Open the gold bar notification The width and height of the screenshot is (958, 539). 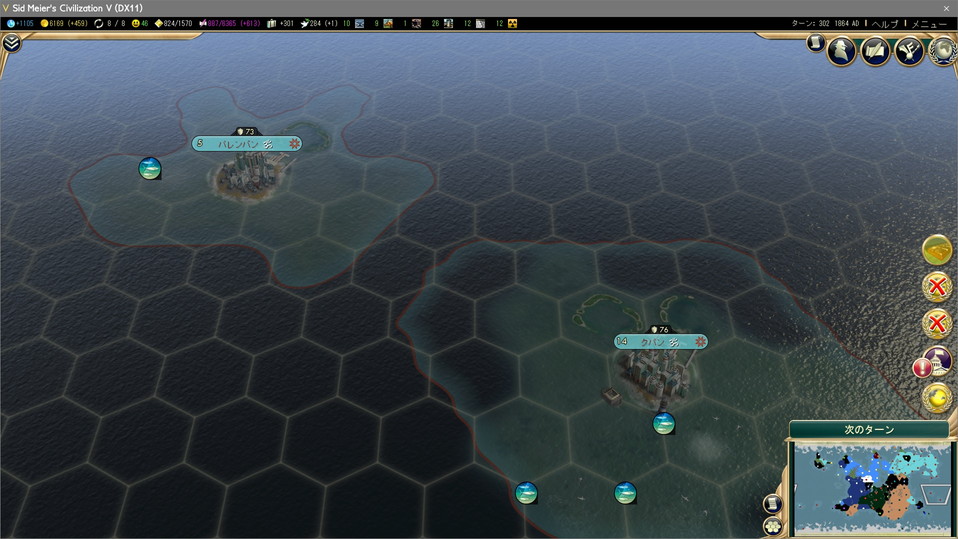[x=937, y=249]
